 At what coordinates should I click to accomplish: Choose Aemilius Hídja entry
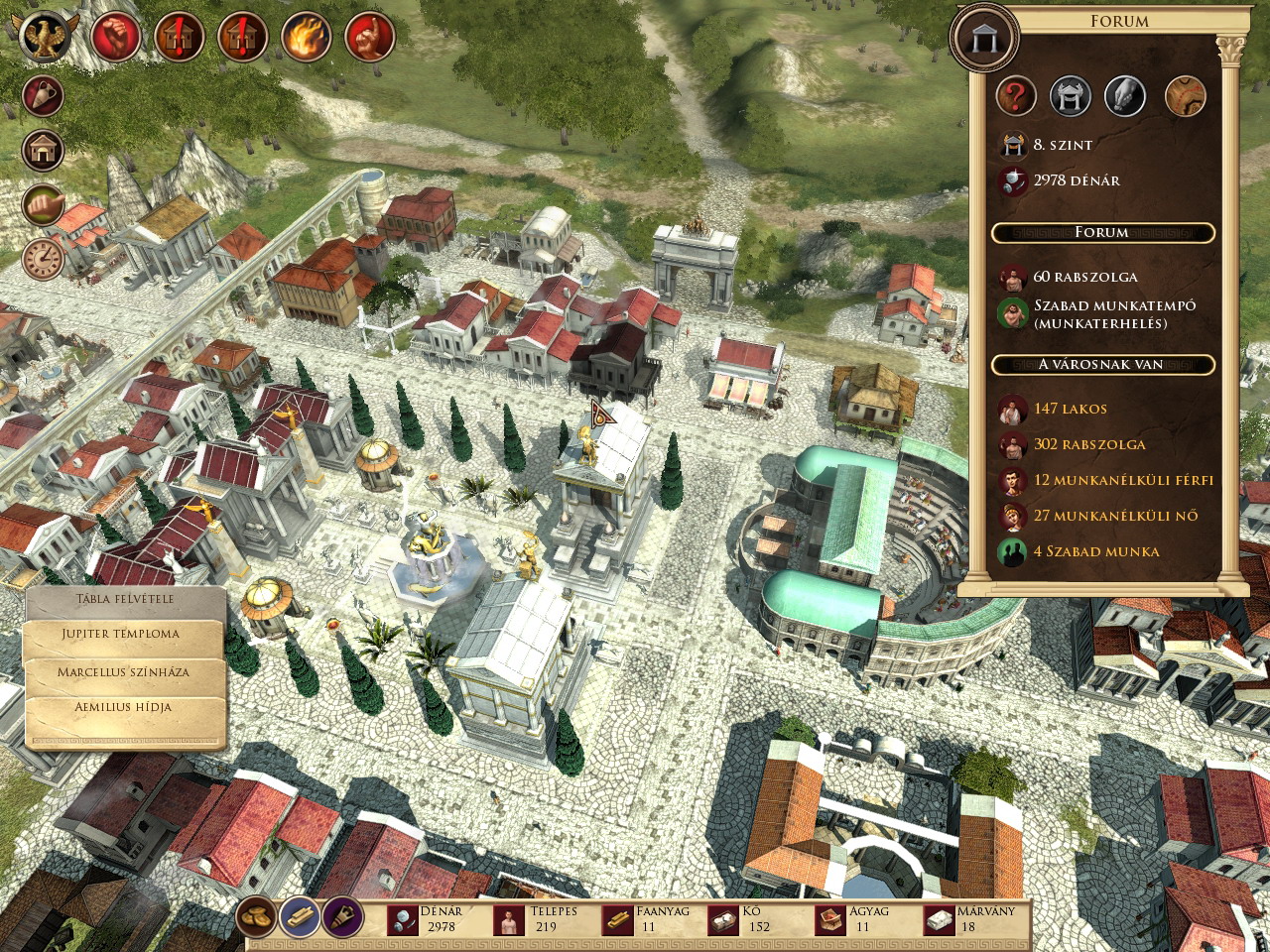click(x=123, y=708)
